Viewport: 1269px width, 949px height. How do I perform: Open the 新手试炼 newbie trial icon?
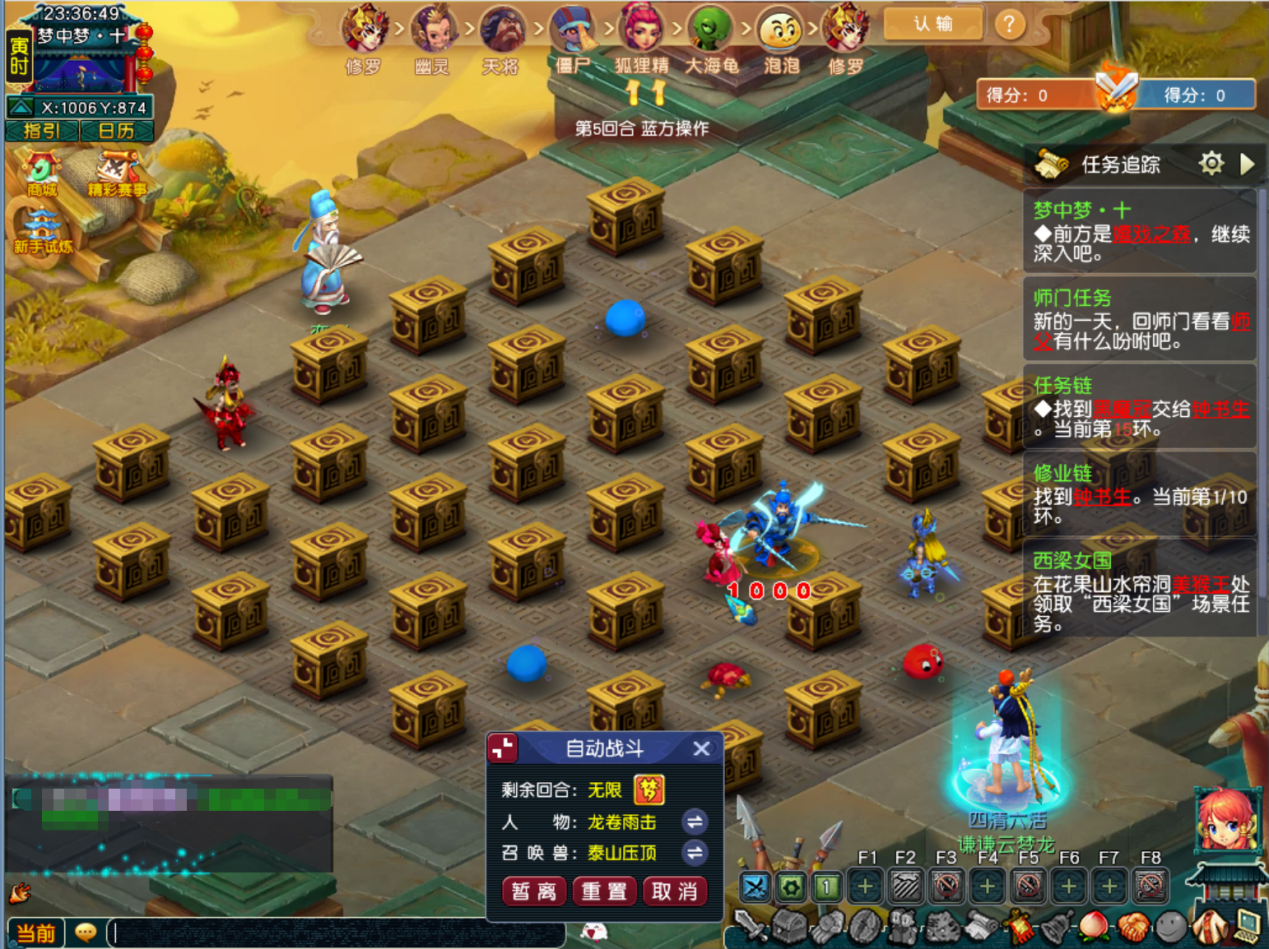coord(41,232)
